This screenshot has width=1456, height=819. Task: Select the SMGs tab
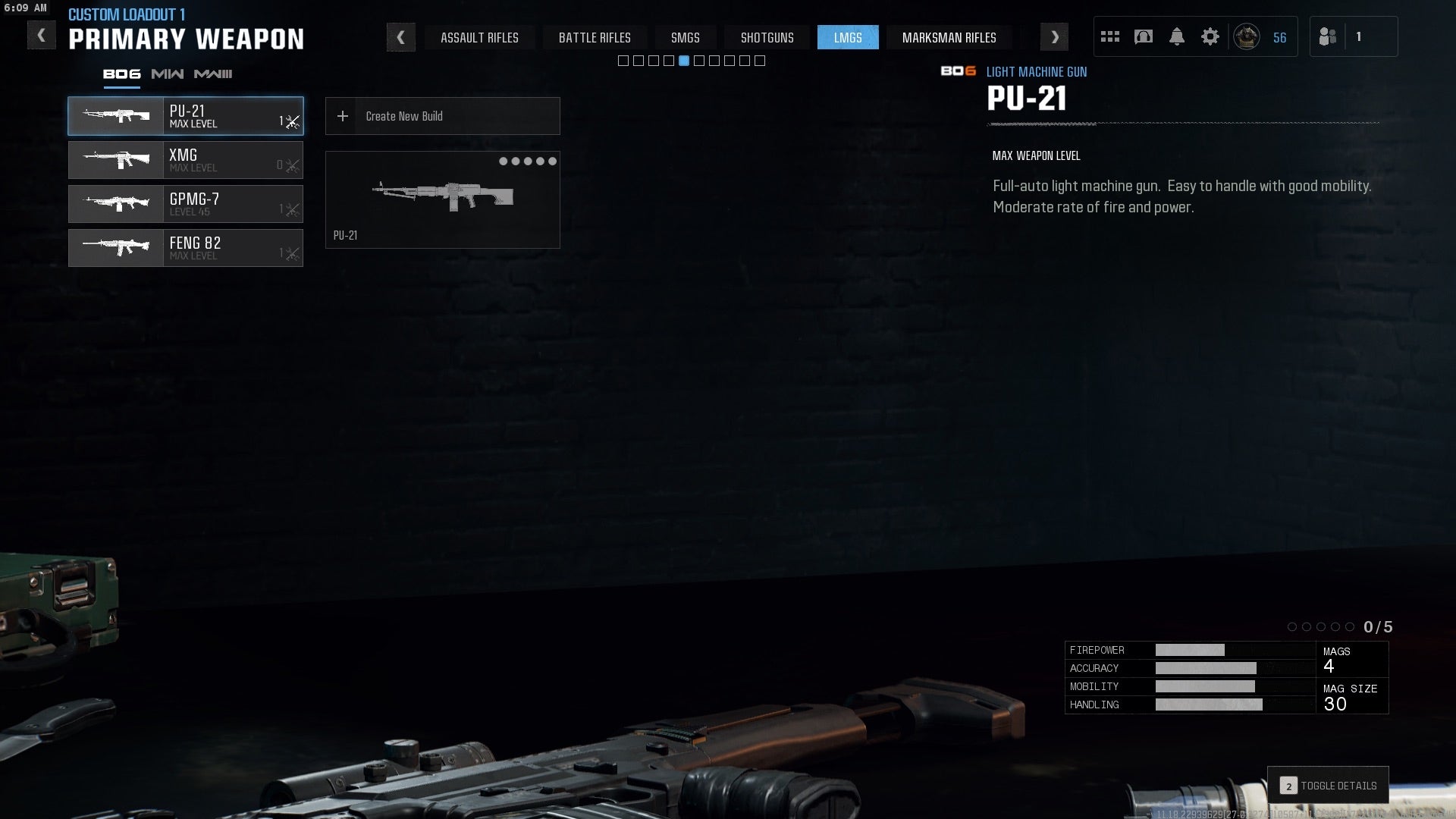pyautogui.click(x=685, y=37)
